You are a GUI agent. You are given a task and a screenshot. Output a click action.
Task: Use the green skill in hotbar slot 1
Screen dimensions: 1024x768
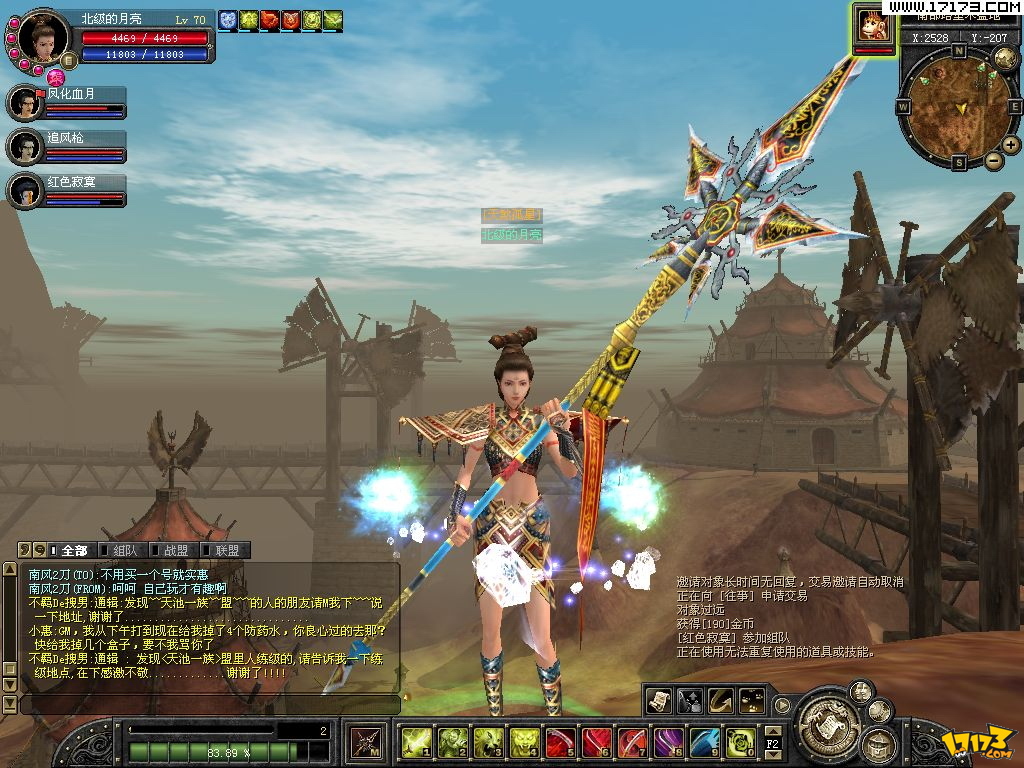pyautogui.click(x=415, y=742)
